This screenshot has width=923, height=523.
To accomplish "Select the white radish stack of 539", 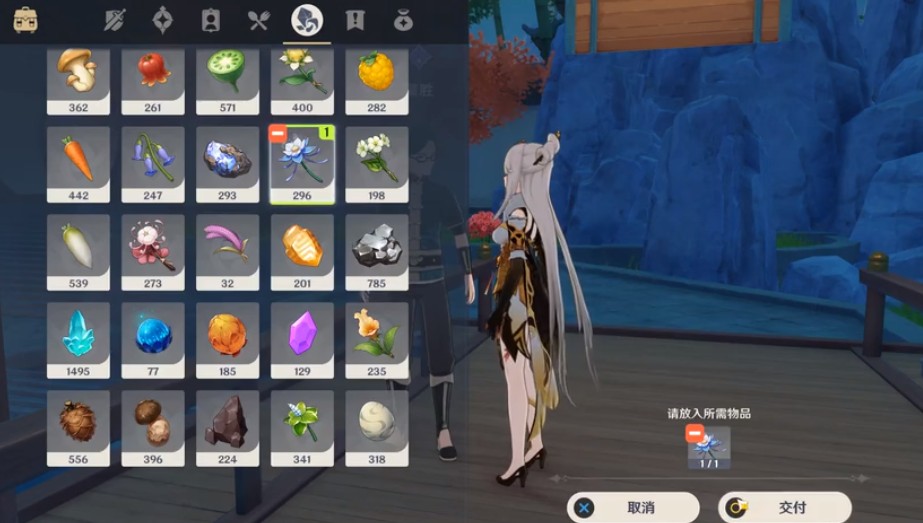I will pos(78,252).
